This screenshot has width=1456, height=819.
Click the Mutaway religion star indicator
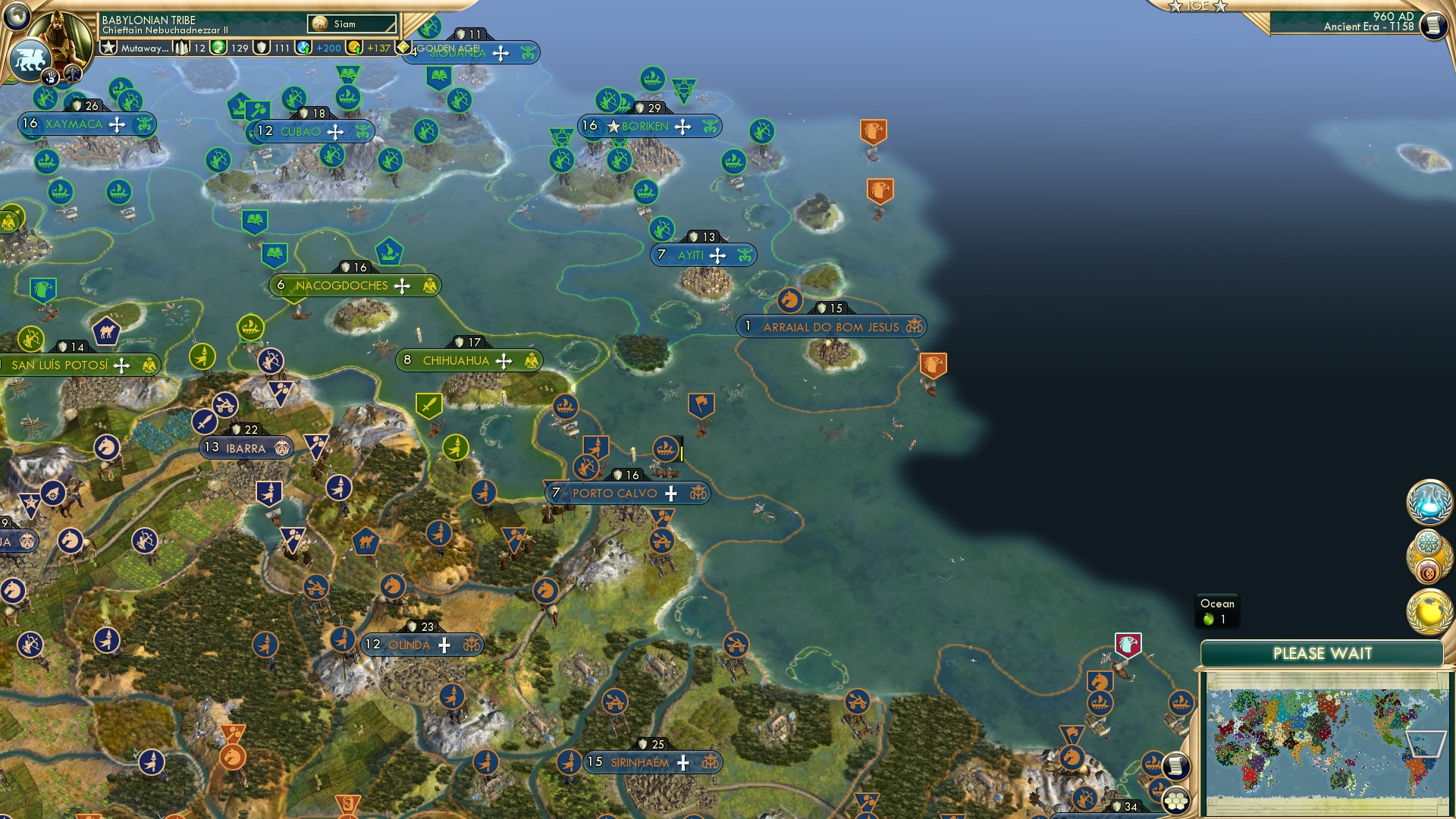click(x=108, y=49)
